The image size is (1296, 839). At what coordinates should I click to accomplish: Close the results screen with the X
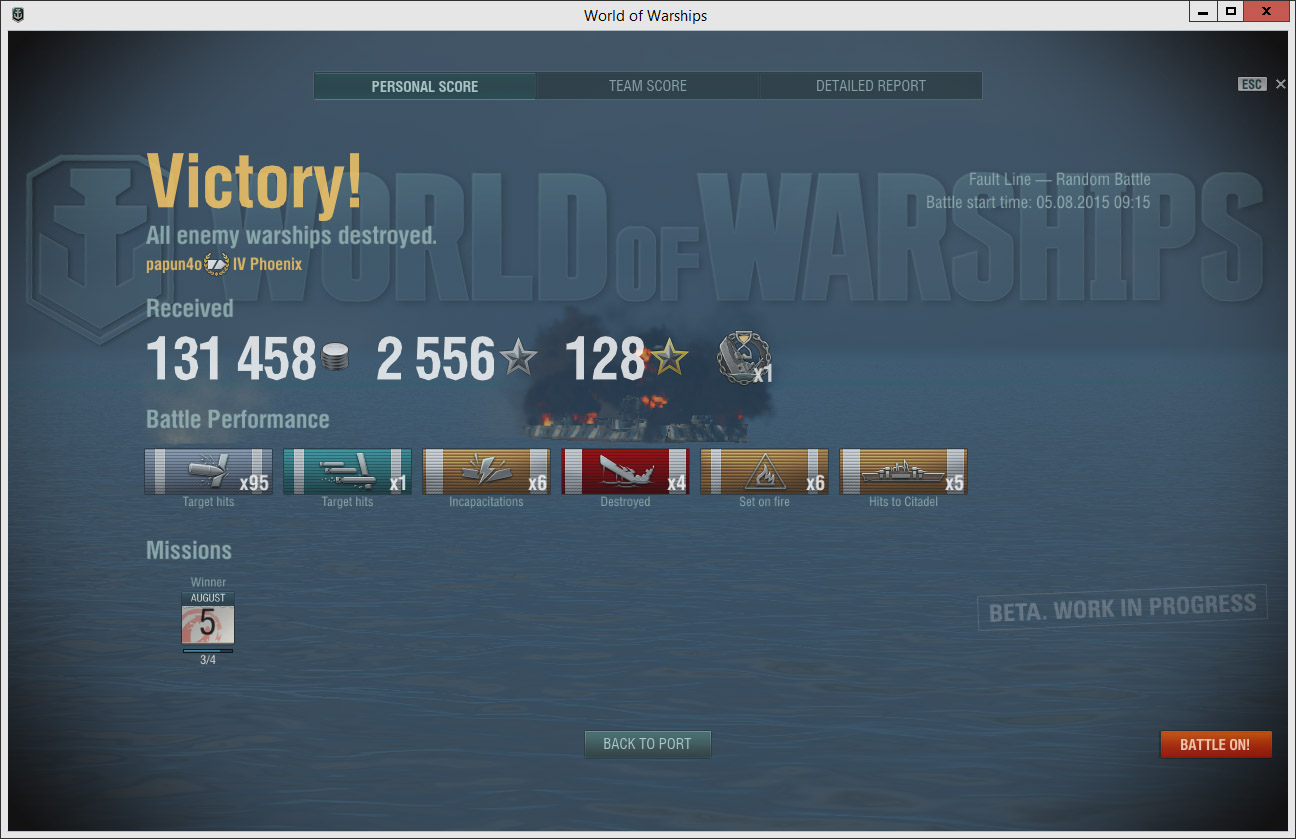click(x=1281, y=85)
